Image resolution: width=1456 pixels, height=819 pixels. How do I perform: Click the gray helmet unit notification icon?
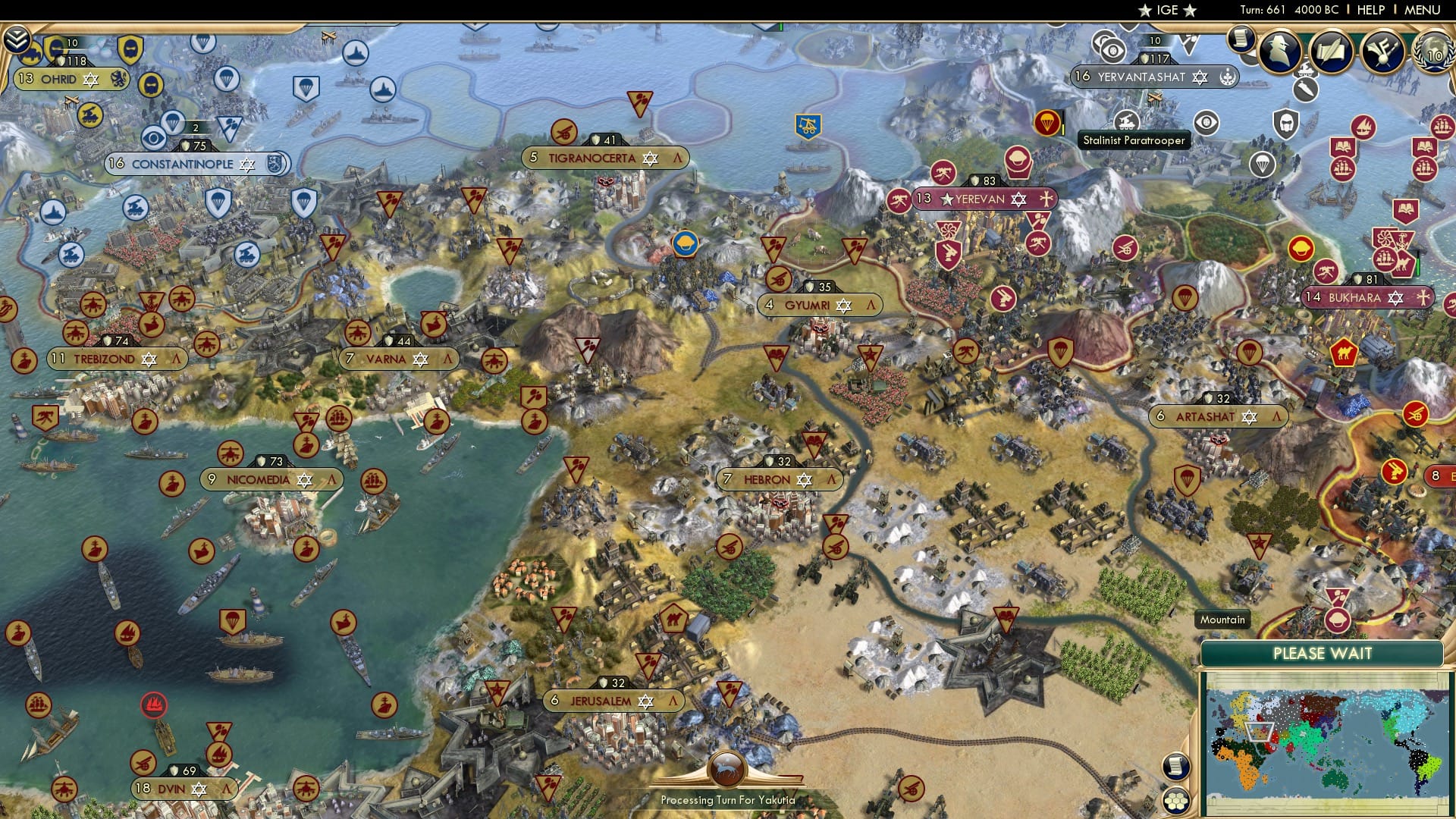[x=1286, y=124]
